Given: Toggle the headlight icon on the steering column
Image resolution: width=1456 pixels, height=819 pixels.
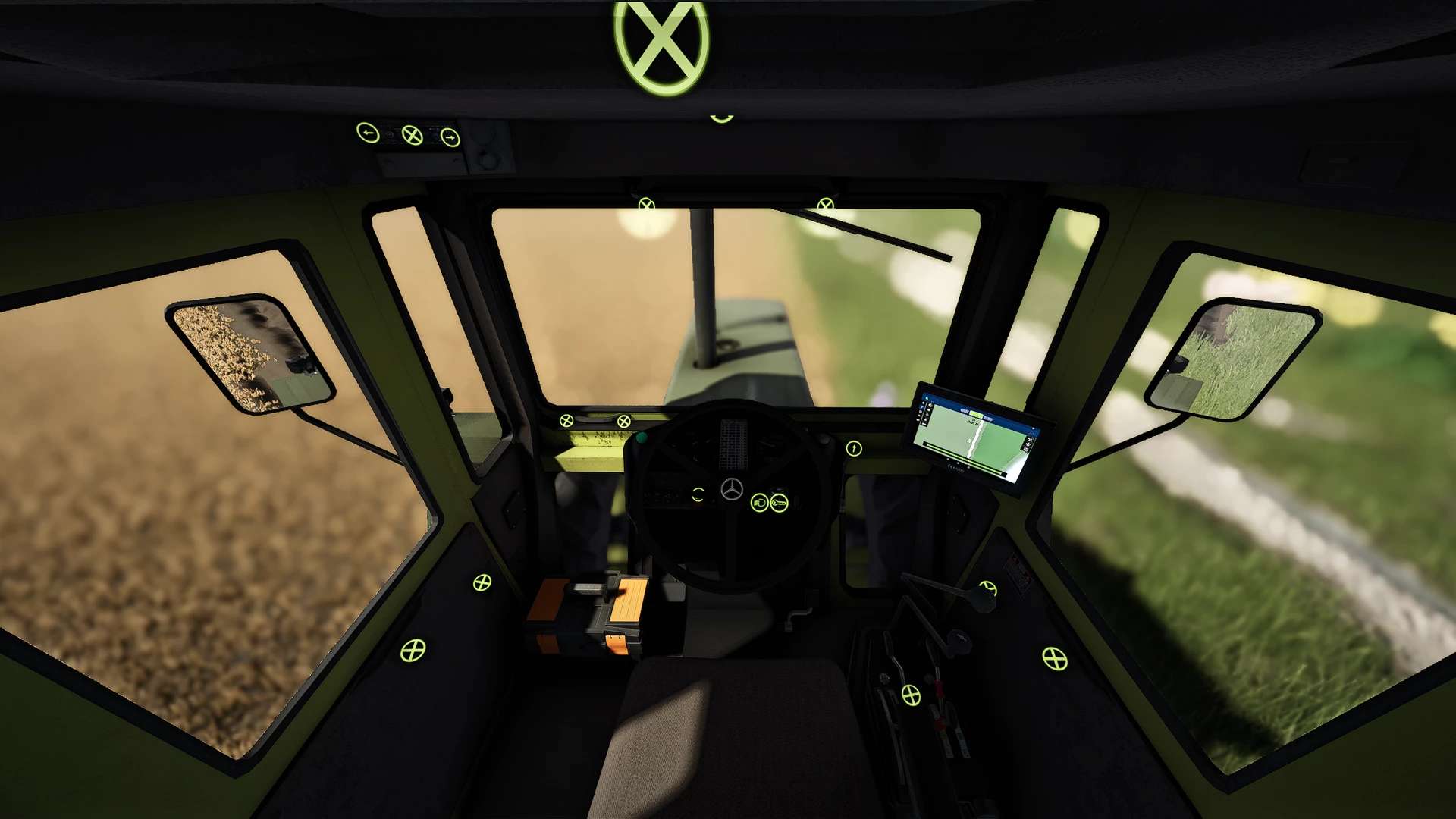Looking at the screenshot, I should click(759, 503).
